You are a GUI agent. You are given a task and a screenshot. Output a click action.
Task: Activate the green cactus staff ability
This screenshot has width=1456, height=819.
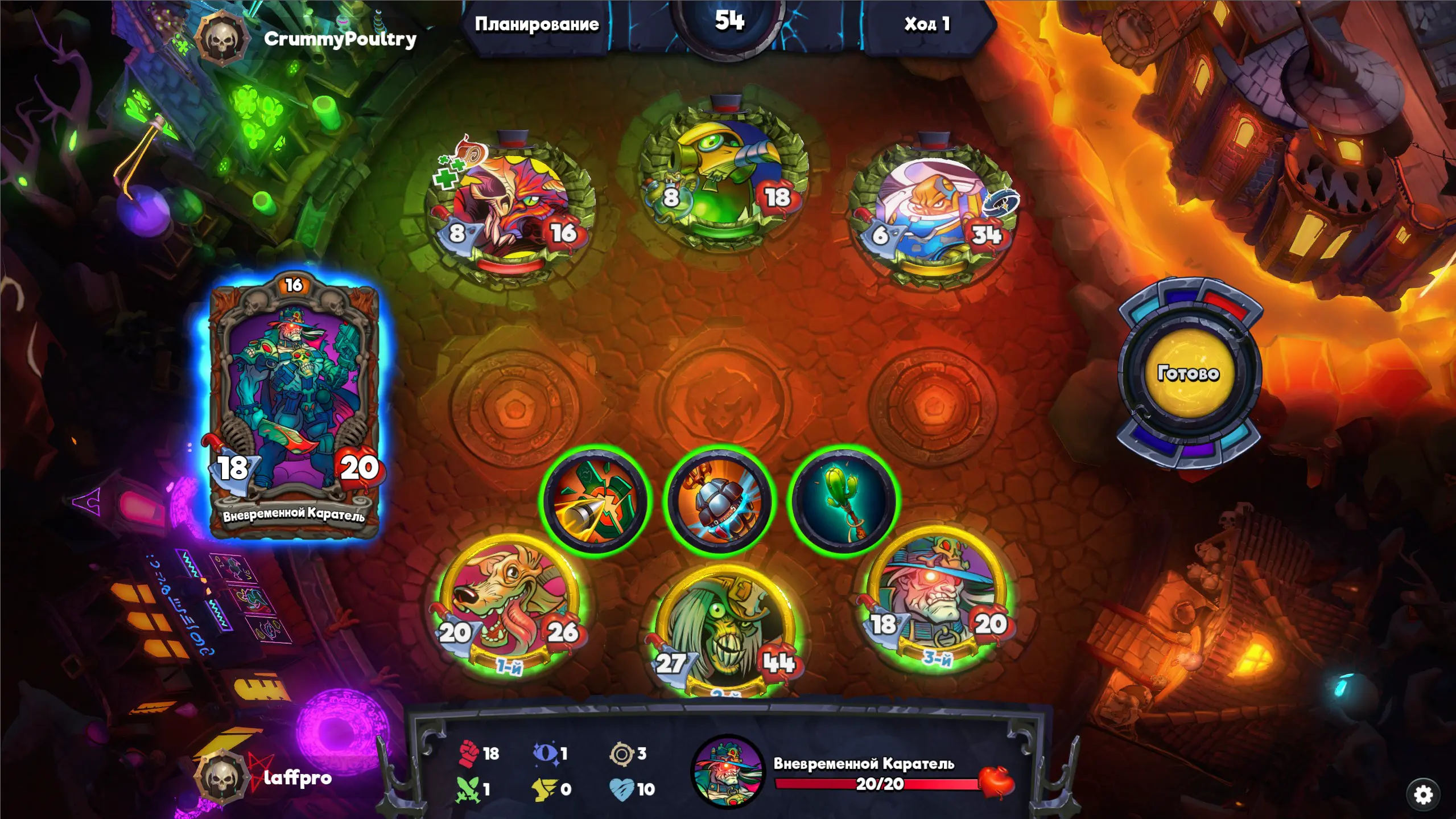pyautogui.click(x=843, y=500)
